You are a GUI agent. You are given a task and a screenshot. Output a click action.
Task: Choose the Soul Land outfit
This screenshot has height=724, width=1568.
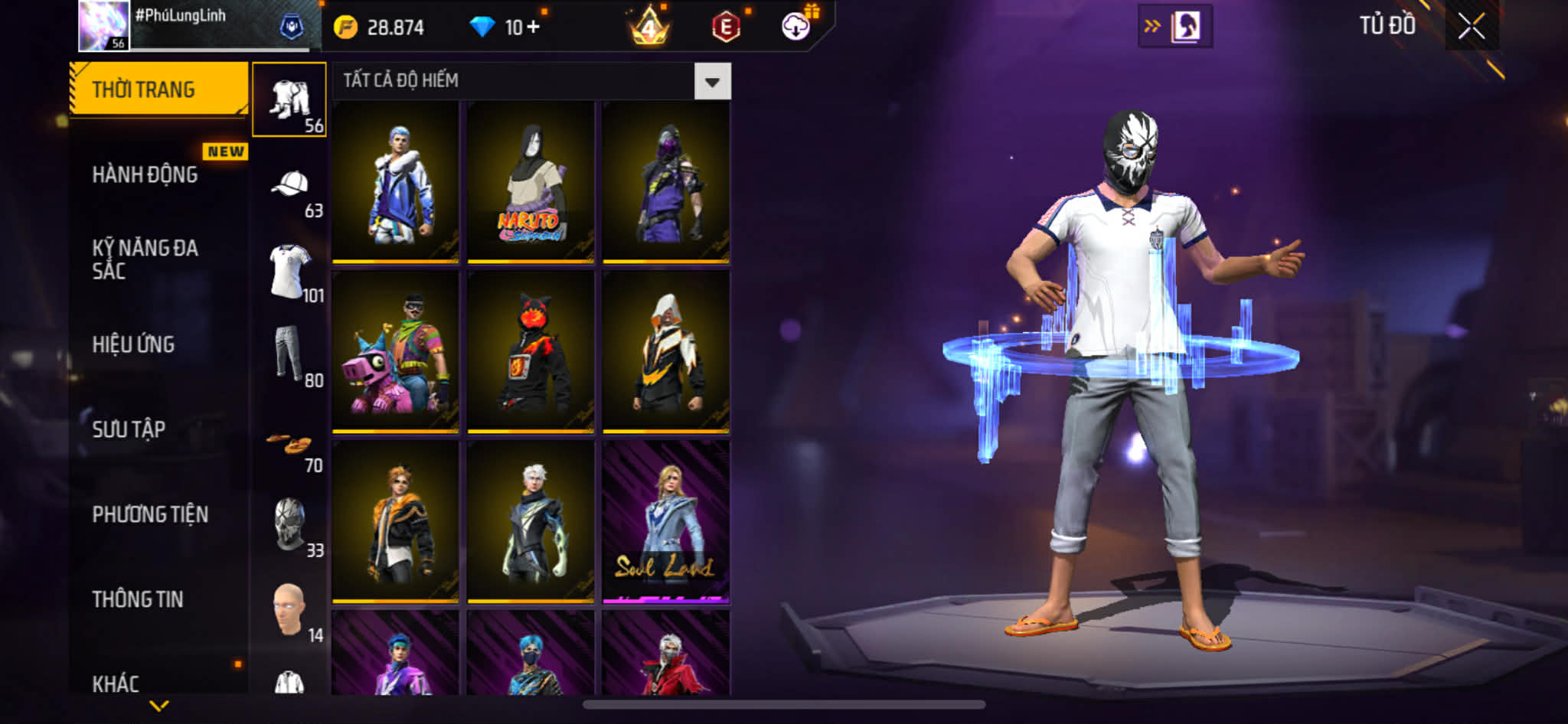pyautogui.click(x=665, y=522)
